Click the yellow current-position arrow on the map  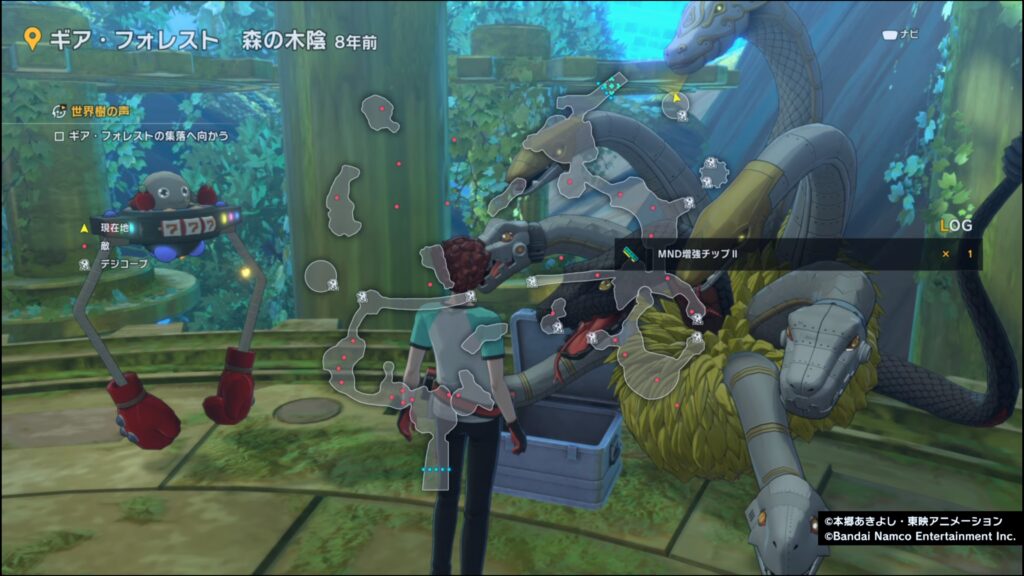pyautogui.click(x=676, y=99)
